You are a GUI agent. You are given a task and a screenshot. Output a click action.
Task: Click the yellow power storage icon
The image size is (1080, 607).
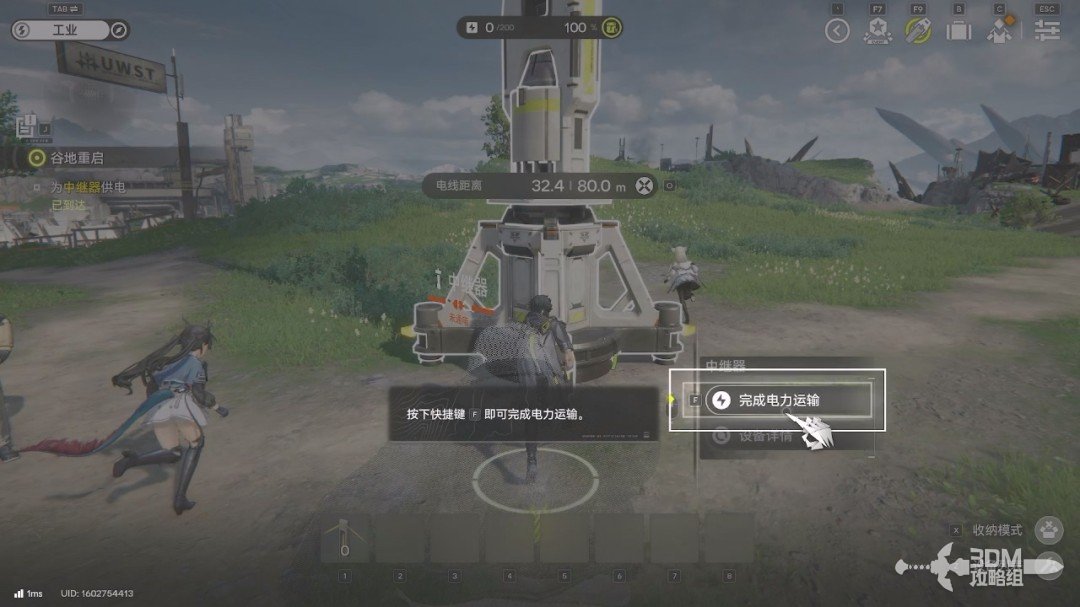[x=612, y=28]
